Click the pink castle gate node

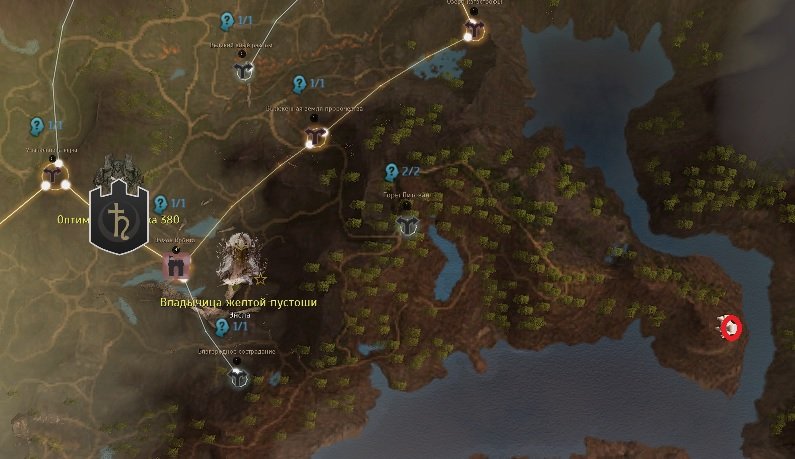click(177, 266)
